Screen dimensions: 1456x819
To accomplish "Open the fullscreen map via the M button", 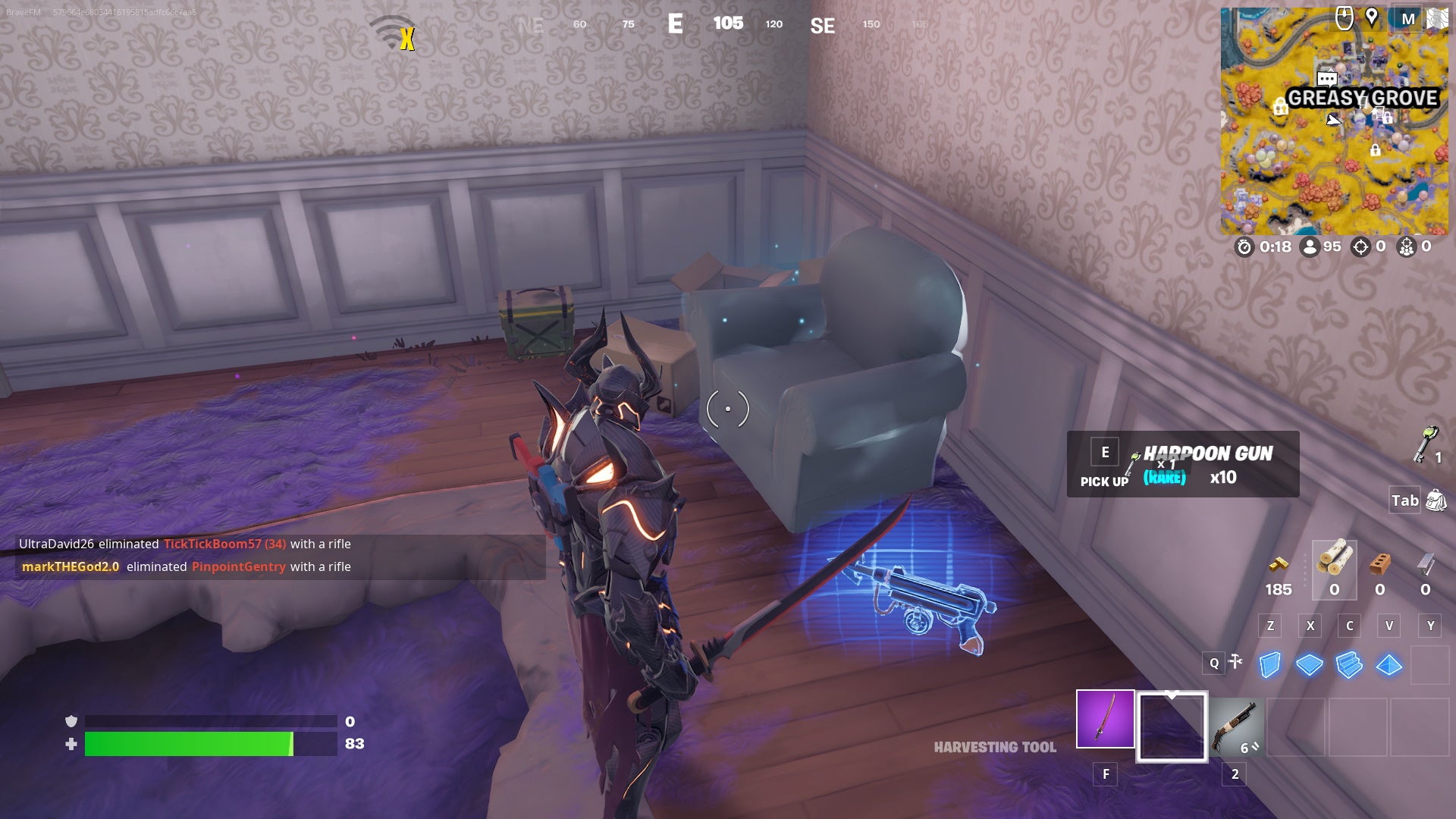I will [1408, 18].
